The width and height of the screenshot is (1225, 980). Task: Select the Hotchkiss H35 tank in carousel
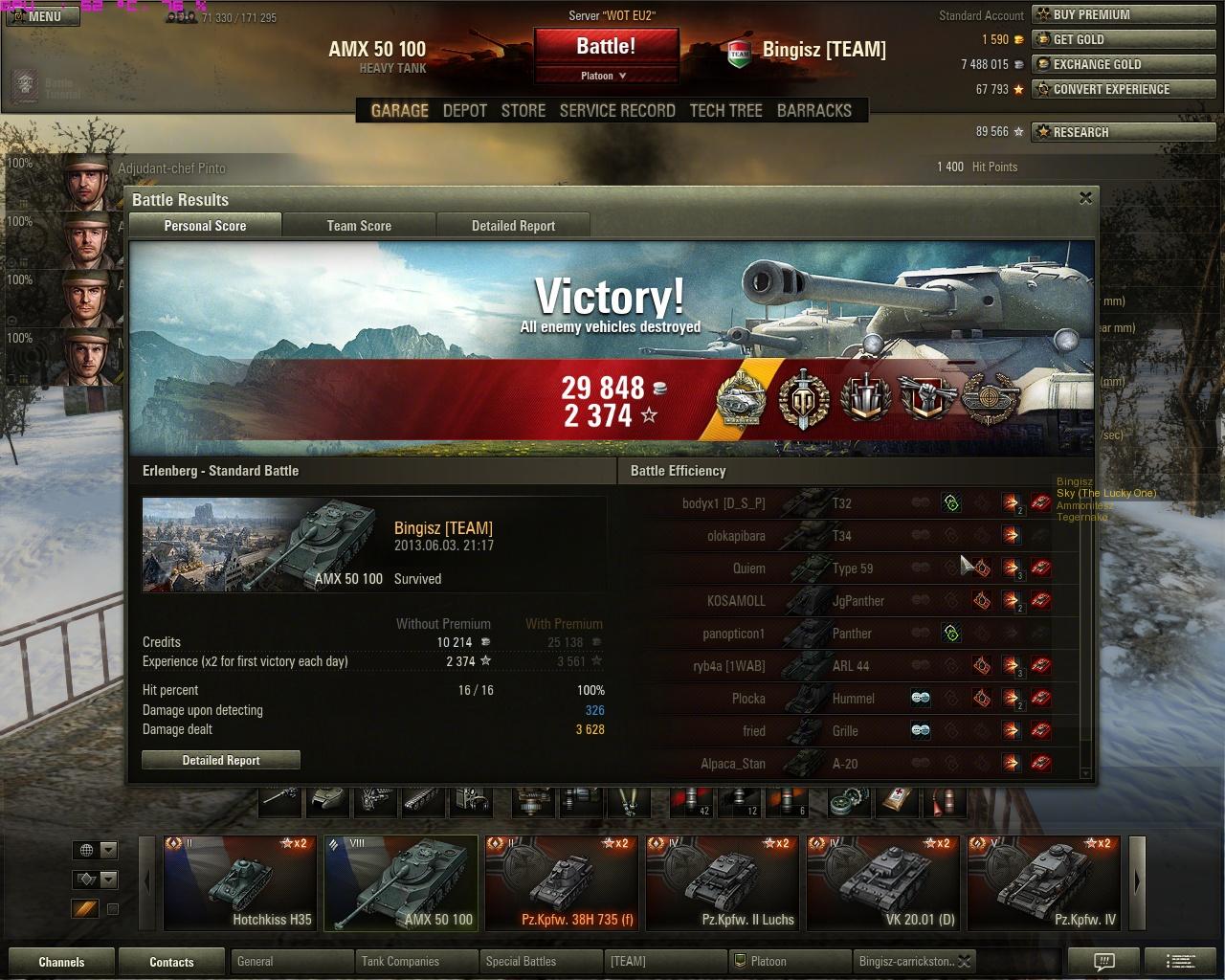(239, 882)
